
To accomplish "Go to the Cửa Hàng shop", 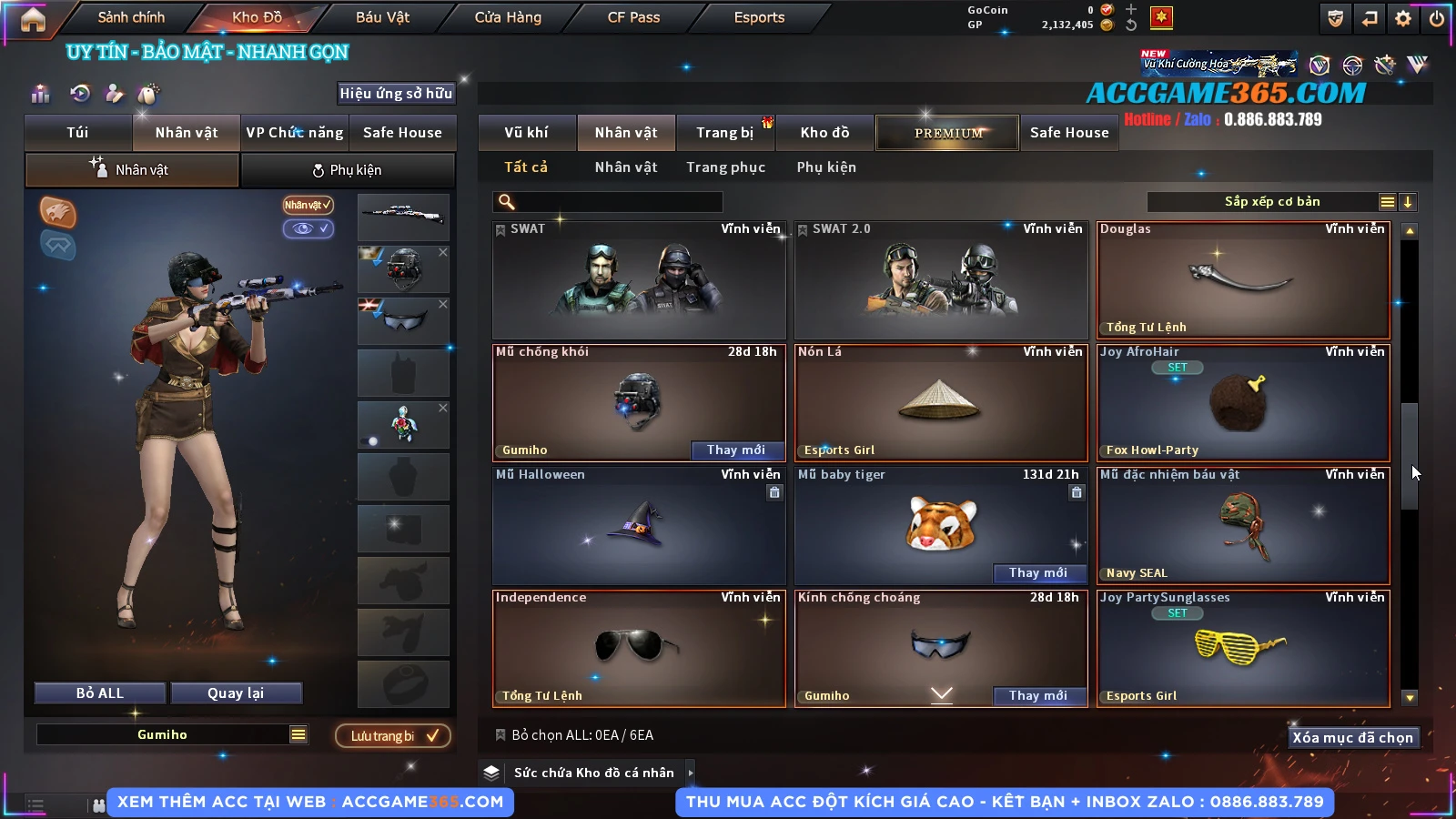I will pos(508,17).
